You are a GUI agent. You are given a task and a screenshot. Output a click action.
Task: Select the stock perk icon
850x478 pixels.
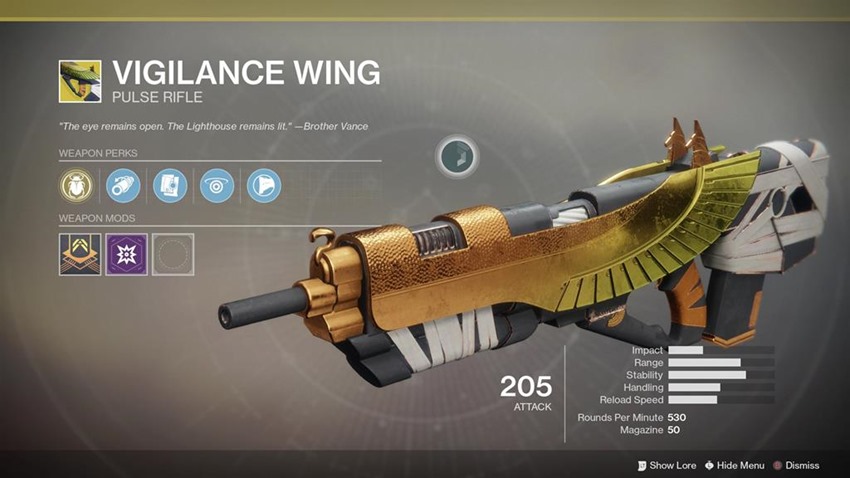(x=264, y=185)
